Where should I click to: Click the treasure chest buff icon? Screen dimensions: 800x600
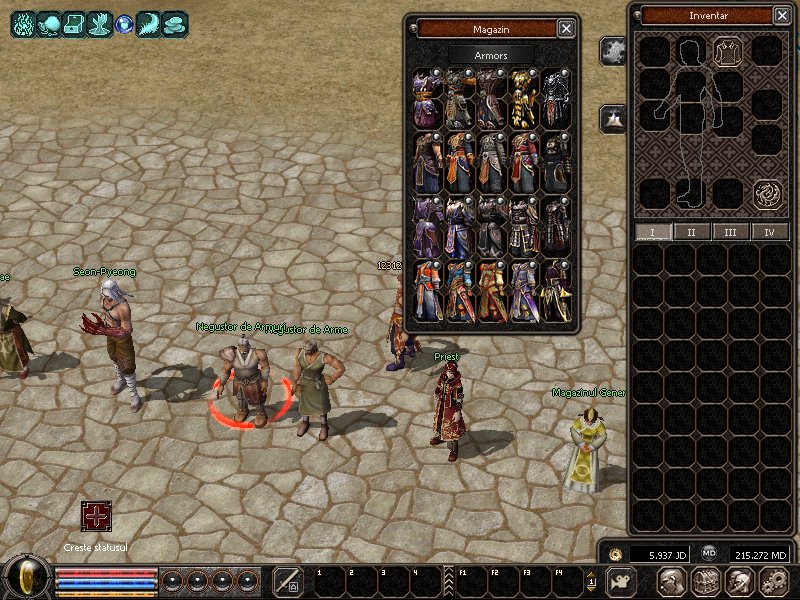tap(74, 24)
